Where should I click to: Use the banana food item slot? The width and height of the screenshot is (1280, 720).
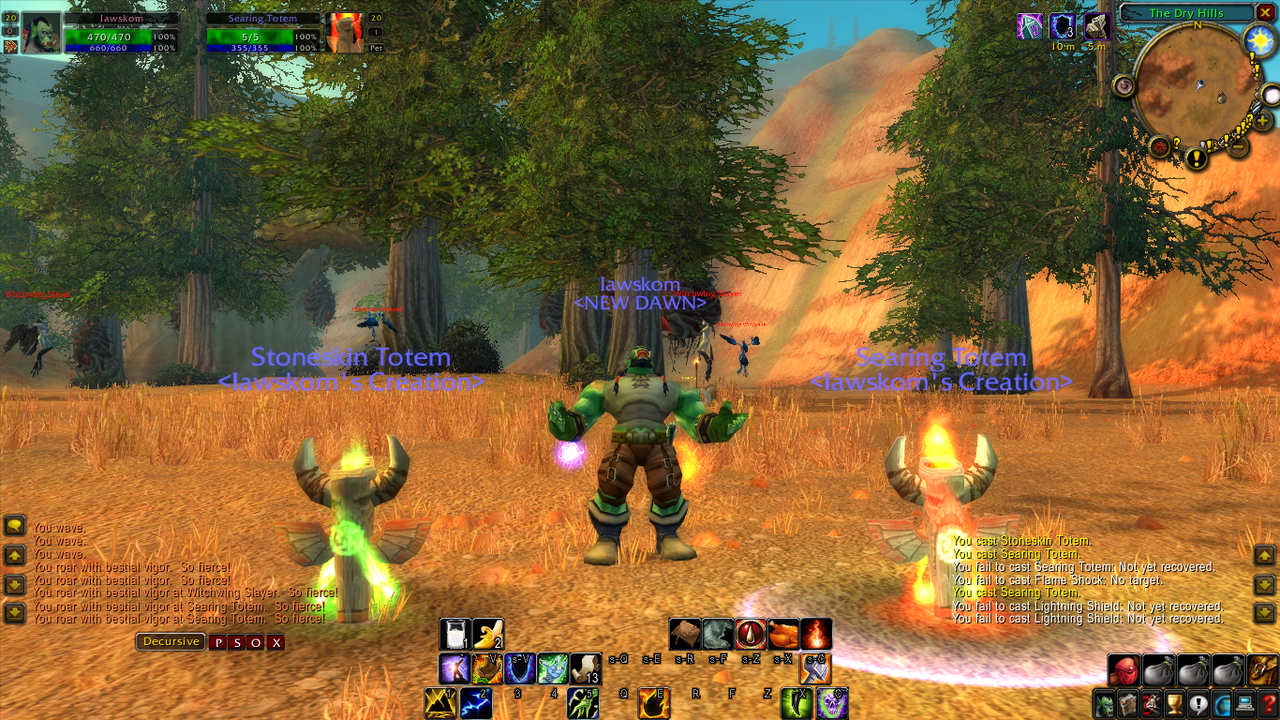[487, 634]
